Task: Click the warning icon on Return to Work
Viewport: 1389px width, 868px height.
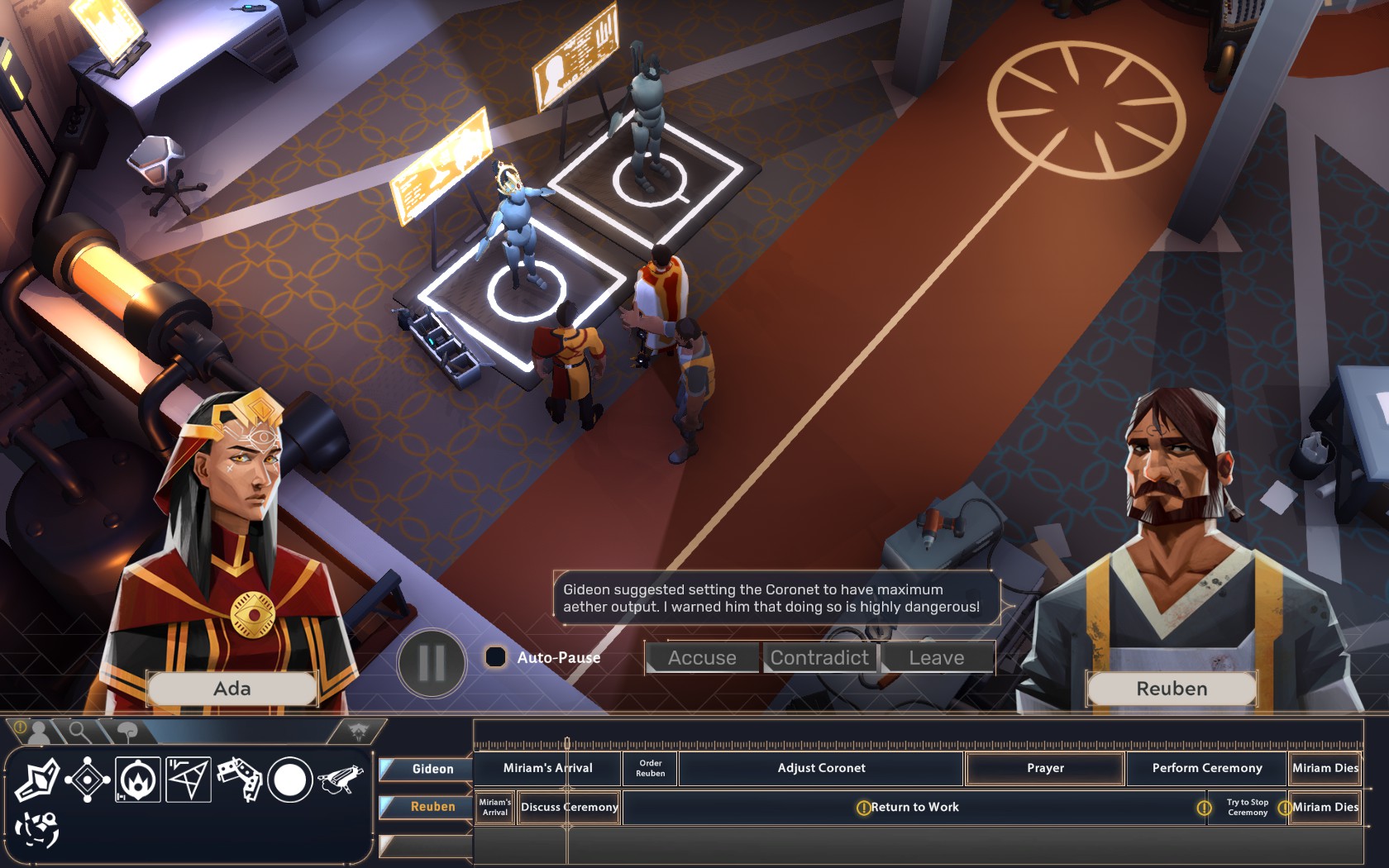Action: pyautogui.click(x=862, y=807)
